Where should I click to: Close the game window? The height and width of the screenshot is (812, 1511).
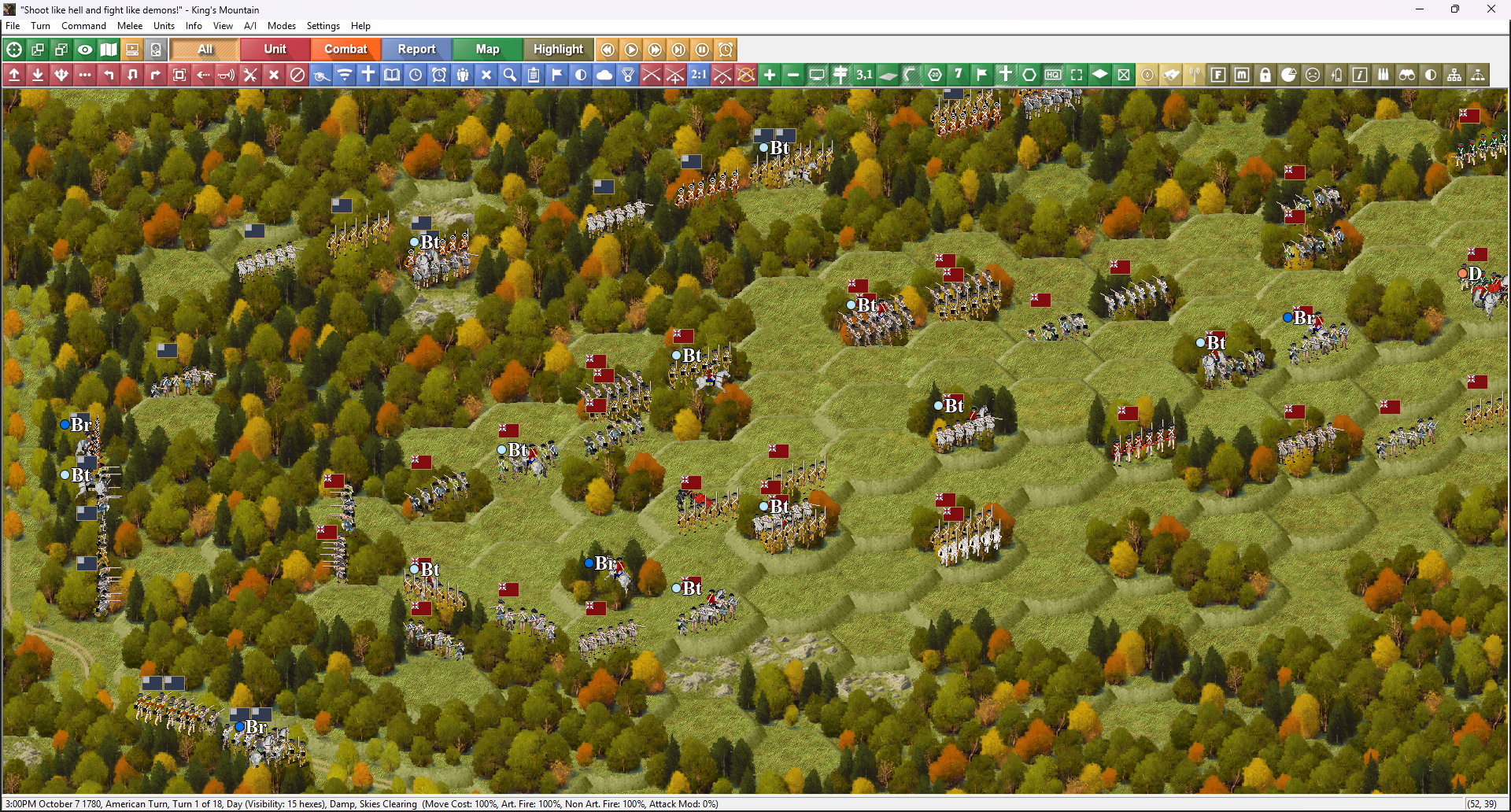1491,9
